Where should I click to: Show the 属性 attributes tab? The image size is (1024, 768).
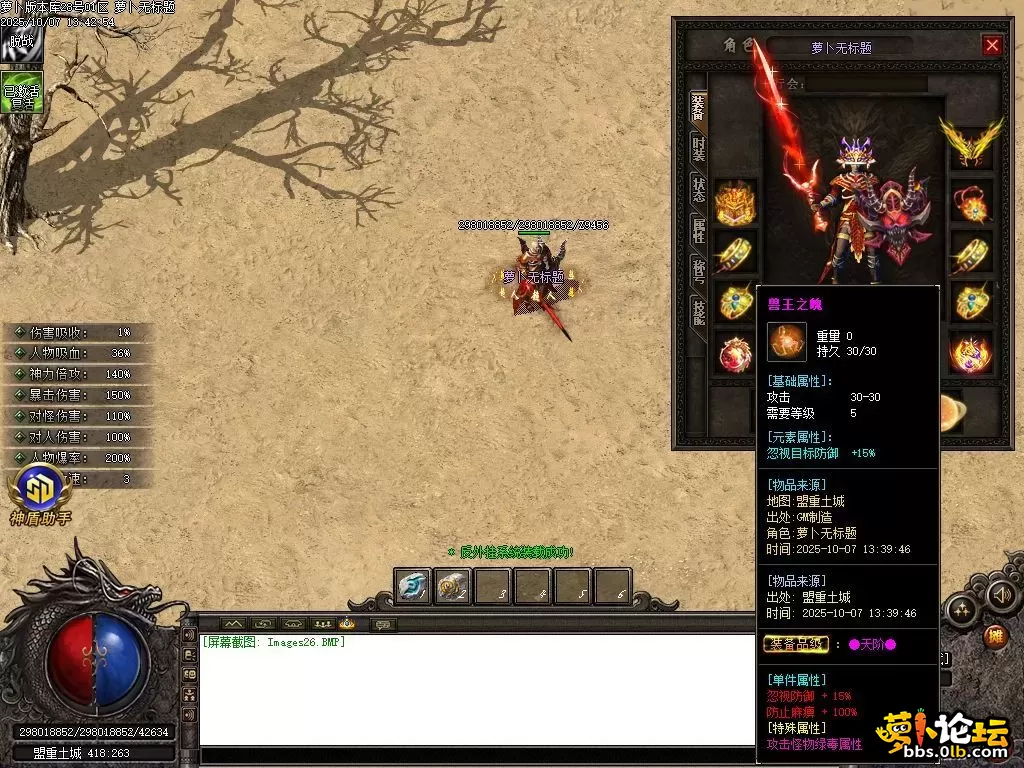[x=698, y=230]
